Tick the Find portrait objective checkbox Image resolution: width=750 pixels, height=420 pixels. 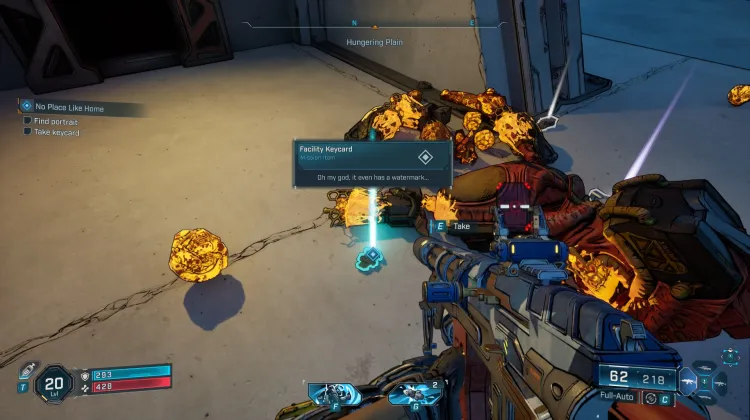coord(27,120)
